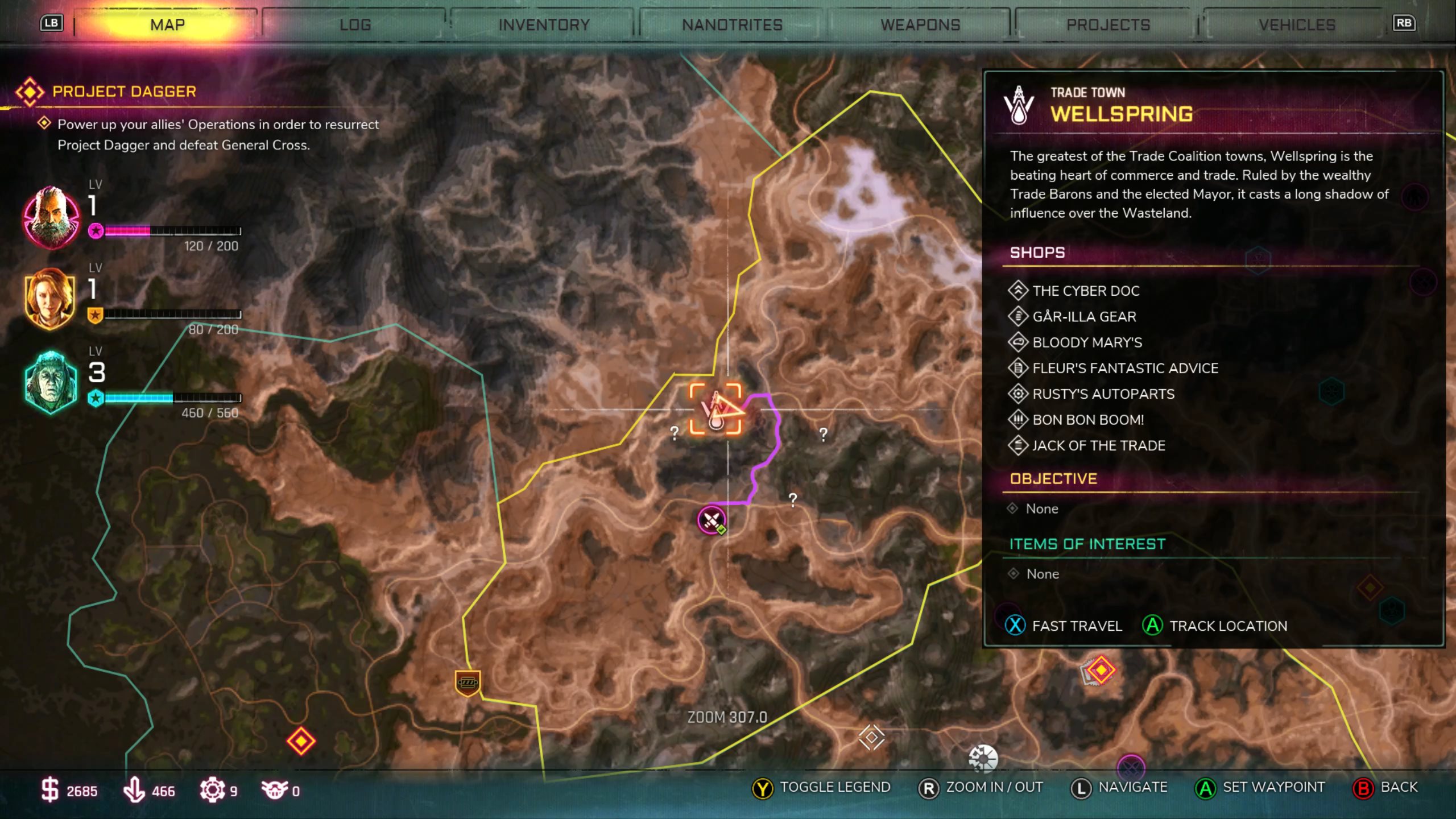Select The Cyber Doc shop entry
This screenshot has height=819, width=1456.
point(1085,291)
